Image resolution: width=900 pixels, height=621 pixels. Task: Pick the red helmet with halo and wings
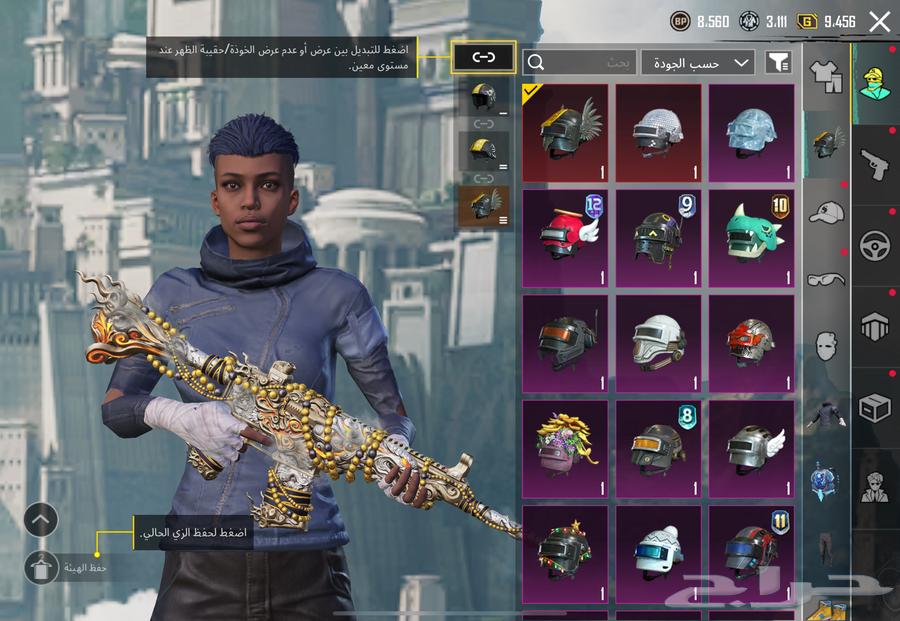(565, 238)
